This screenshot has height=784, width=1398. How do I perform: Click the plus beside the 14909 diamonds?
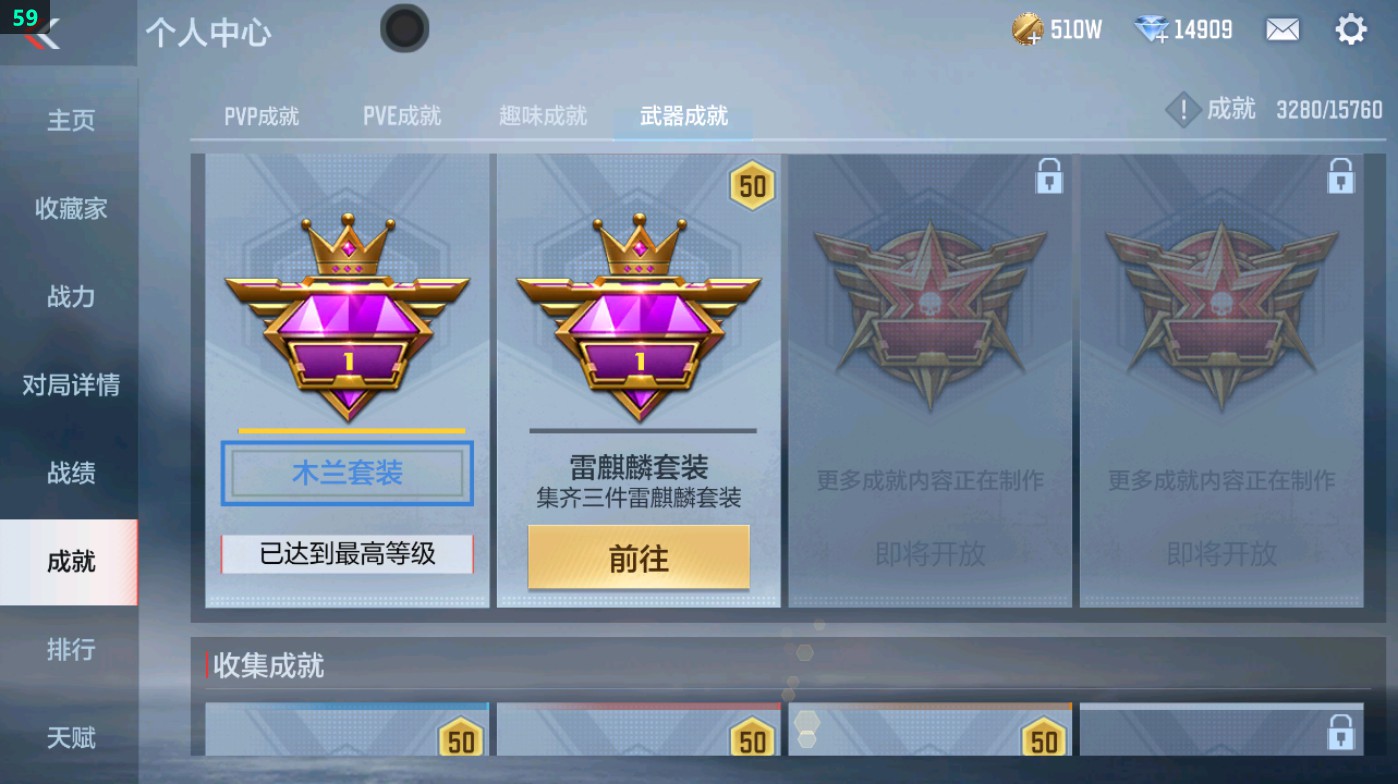1160,39
